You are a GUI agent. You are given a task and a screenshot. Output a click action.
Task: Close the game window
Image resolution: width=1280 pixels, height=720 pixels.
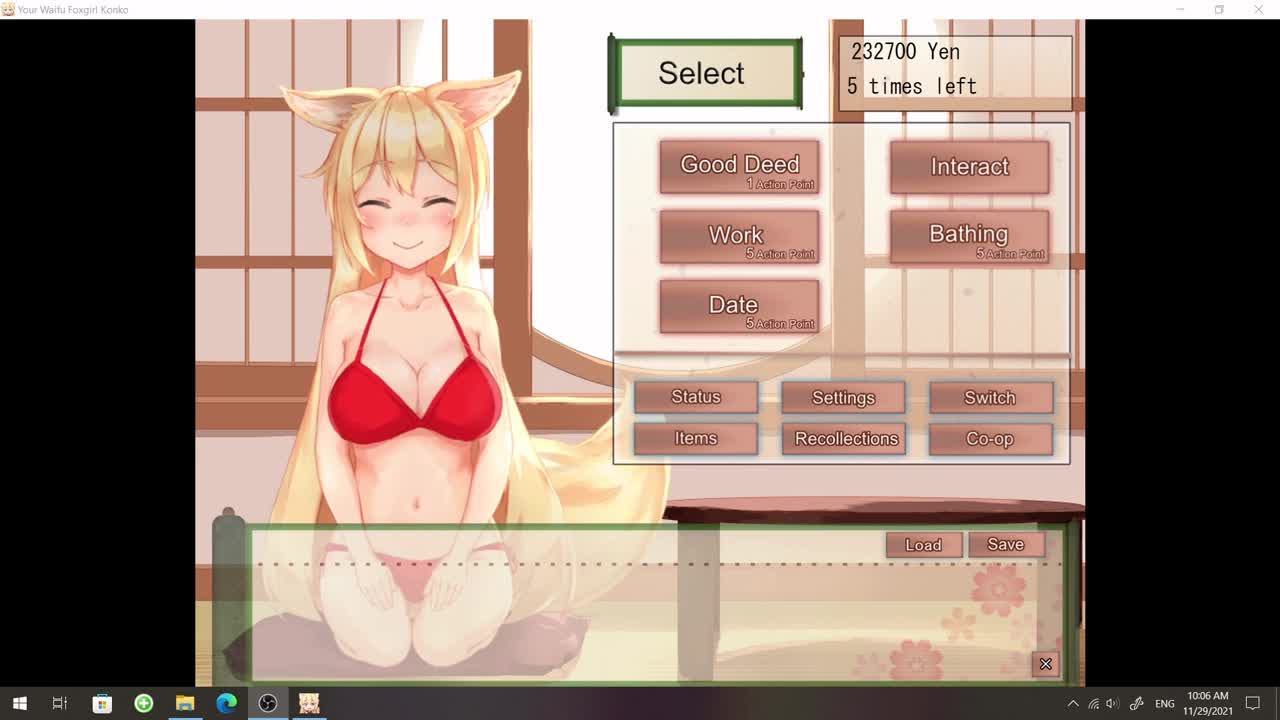tap(1258, 10)
